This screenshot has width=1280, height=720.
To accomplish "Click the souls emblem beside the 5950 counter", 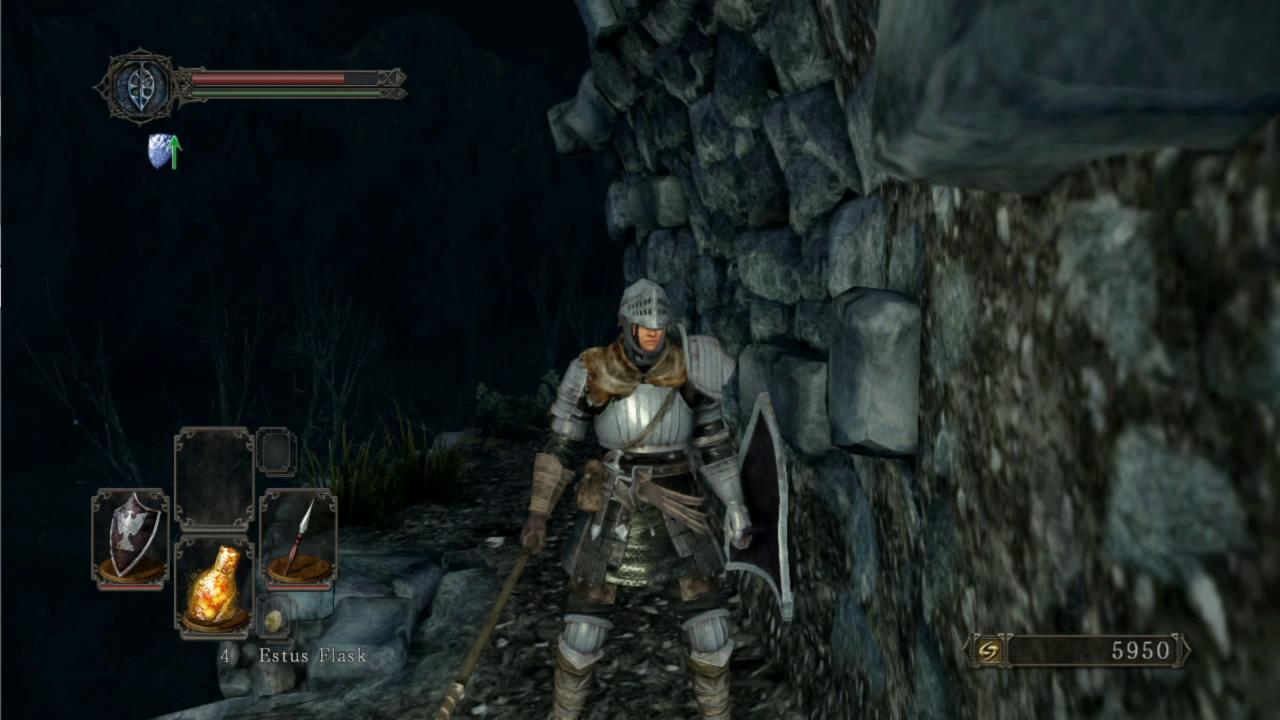I will pyautogui.click(x=988, y=651).
